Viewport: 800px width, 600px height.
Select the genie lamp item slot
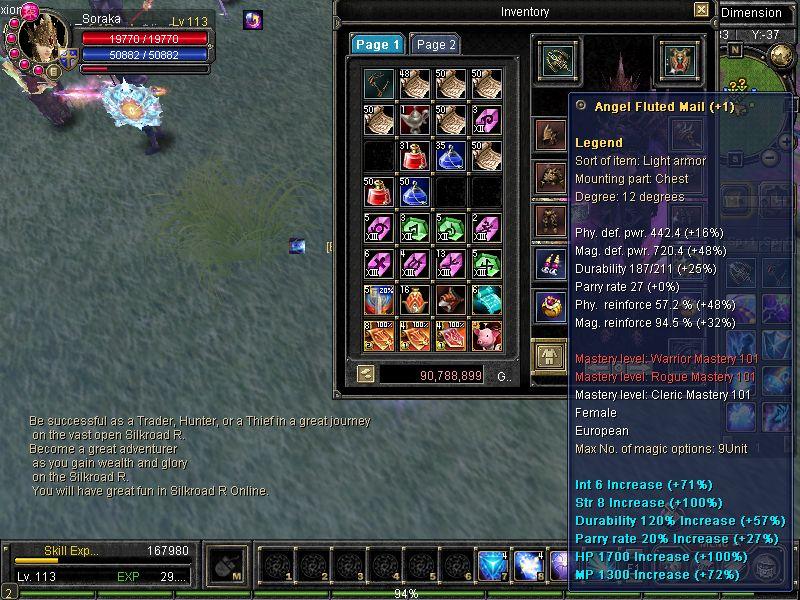[x=415, y=120]
